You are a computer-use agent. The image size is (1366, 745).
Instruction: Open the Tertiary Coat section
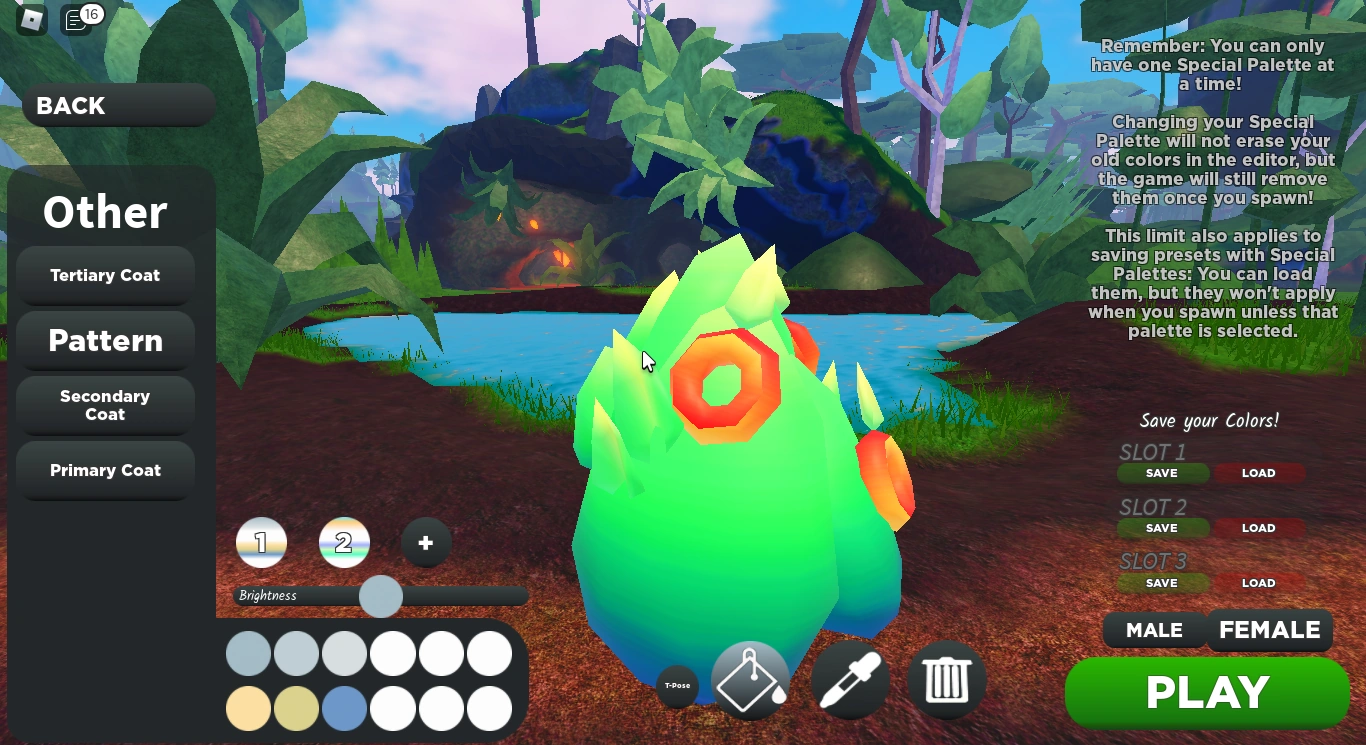coord(105,275)
